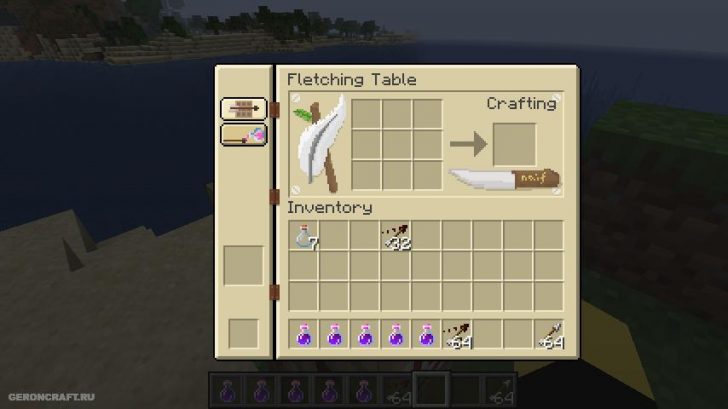Click the empty crafting output slot
This screenshot has height=409, width=728.
pos(514,144)
